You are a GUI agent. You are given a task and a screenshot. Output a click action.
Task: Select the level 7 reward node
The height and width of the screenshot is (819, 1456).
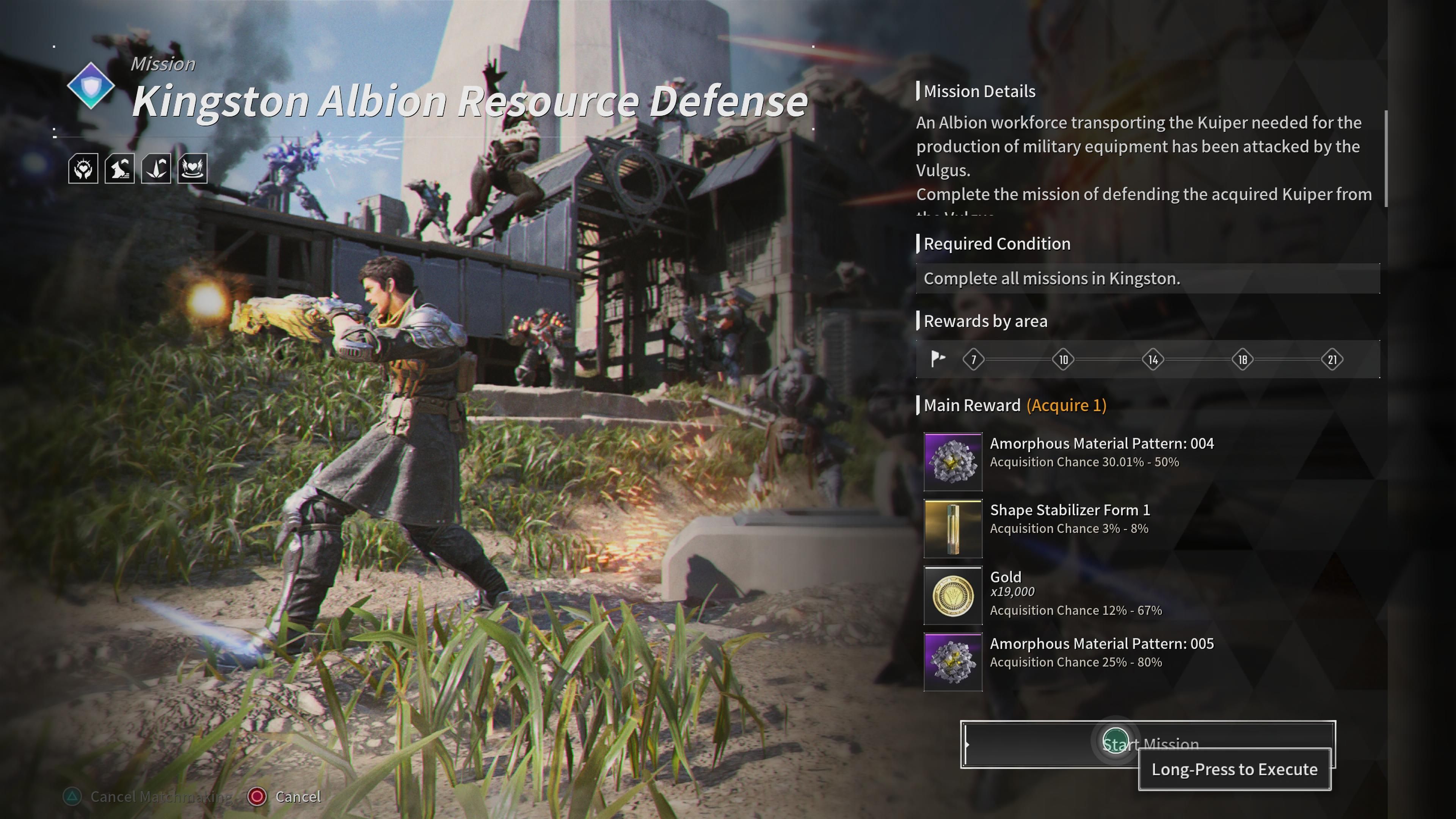click(x=973, y=359)
